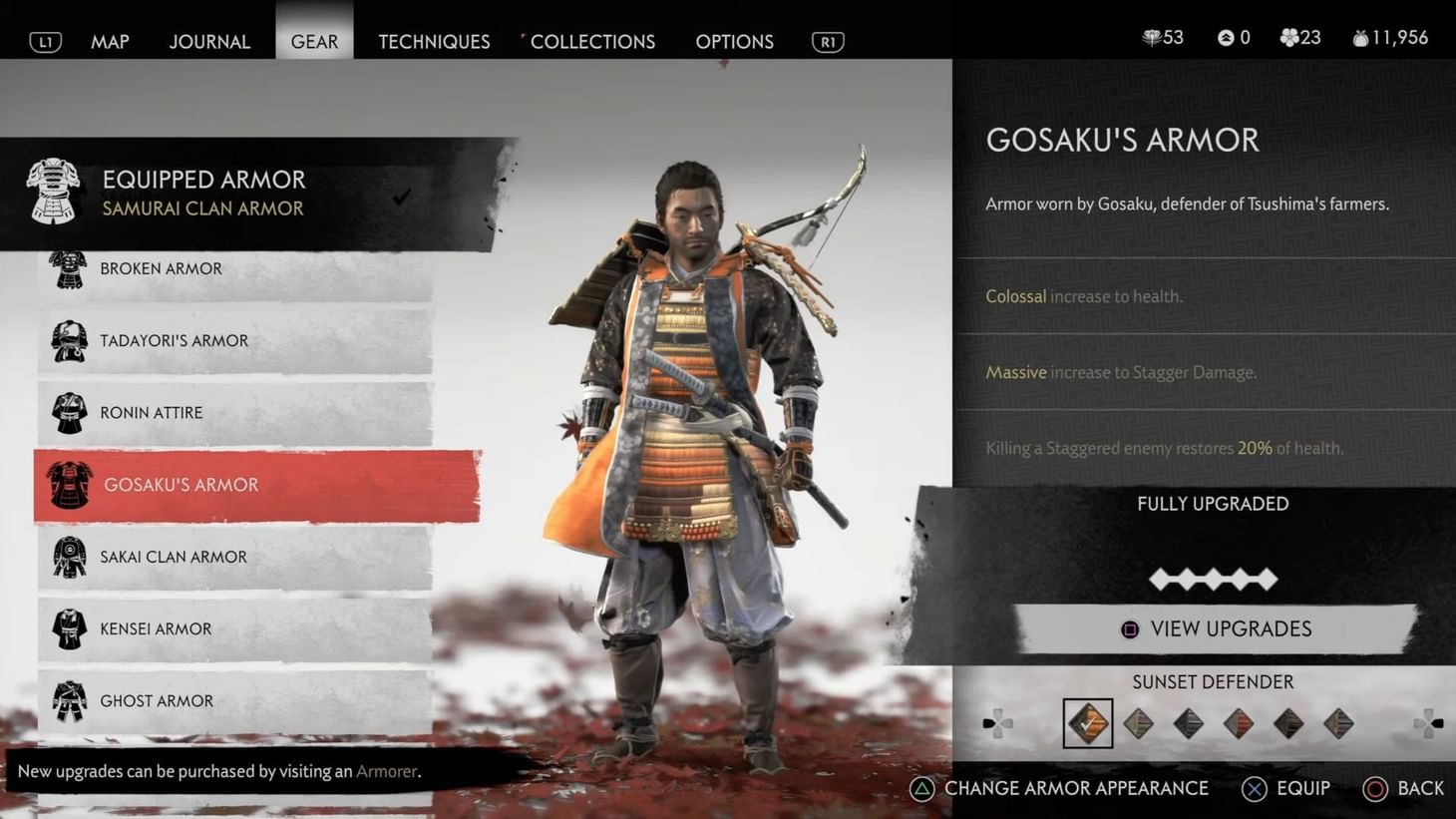Image resolution: width=1456 pixels, height=819 pixels.
Task: Select the Broken Armor icon in the list
Action: click(68, 268)
